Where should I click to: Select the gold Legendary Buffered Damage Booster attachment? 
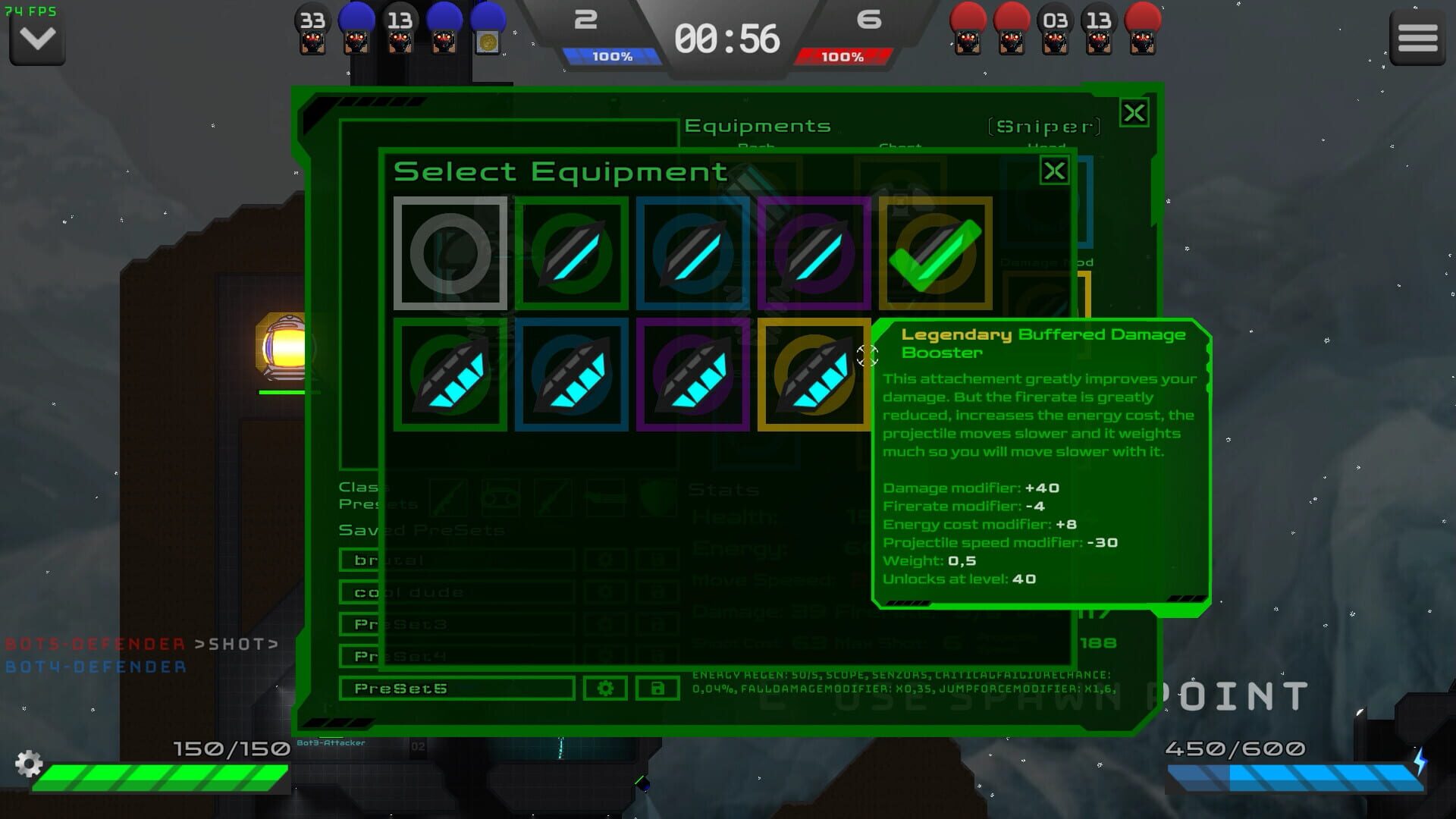click(814, 375)
